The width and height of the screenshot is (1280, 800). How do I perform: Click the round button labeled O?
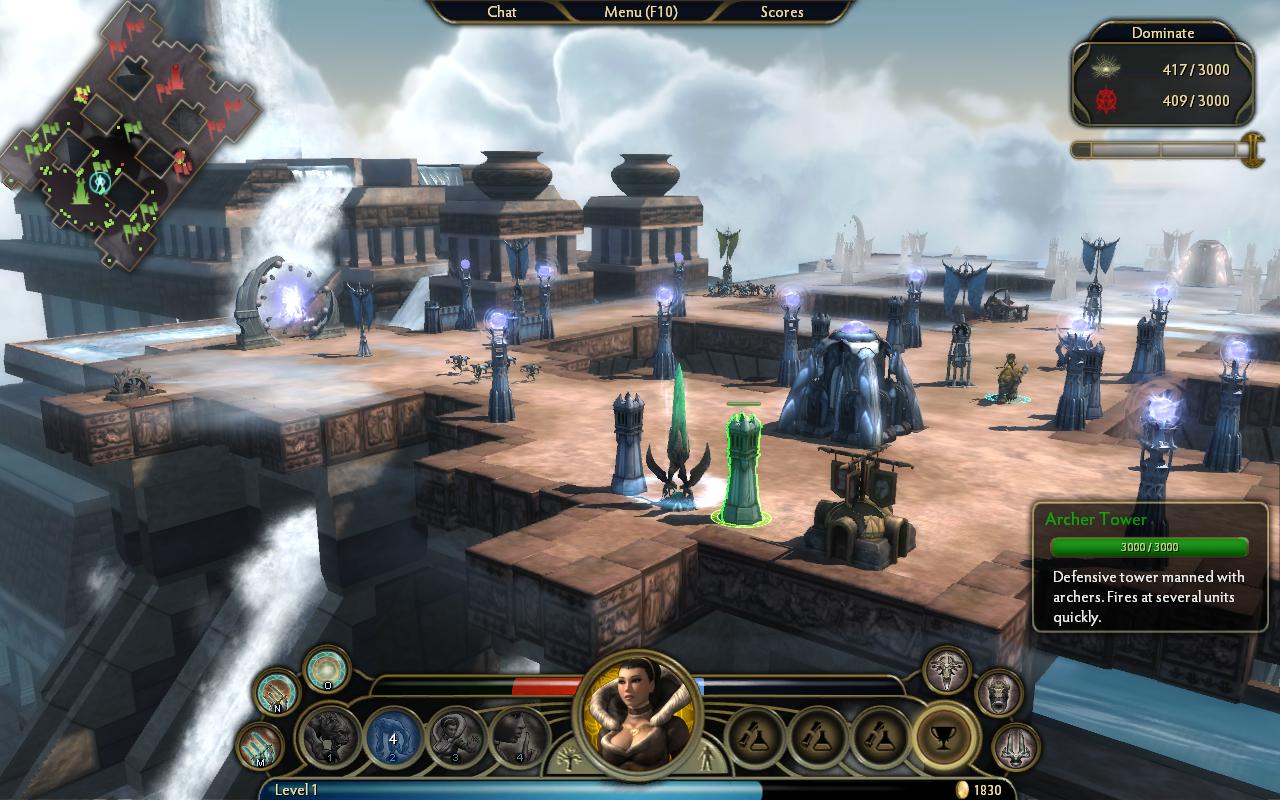(326, 669)
